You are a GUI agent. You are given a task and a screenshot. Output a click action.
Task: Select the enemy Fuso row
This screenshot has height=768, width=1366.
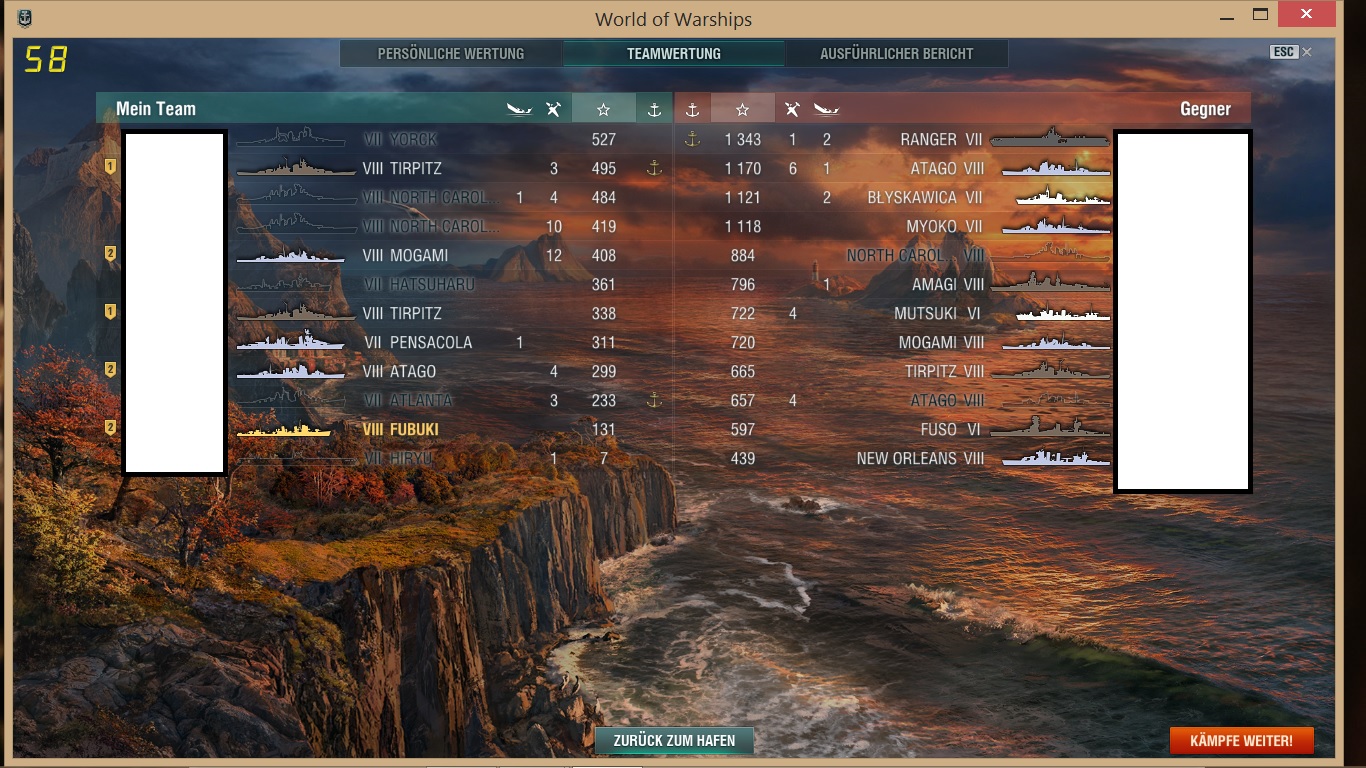point(938,429)
